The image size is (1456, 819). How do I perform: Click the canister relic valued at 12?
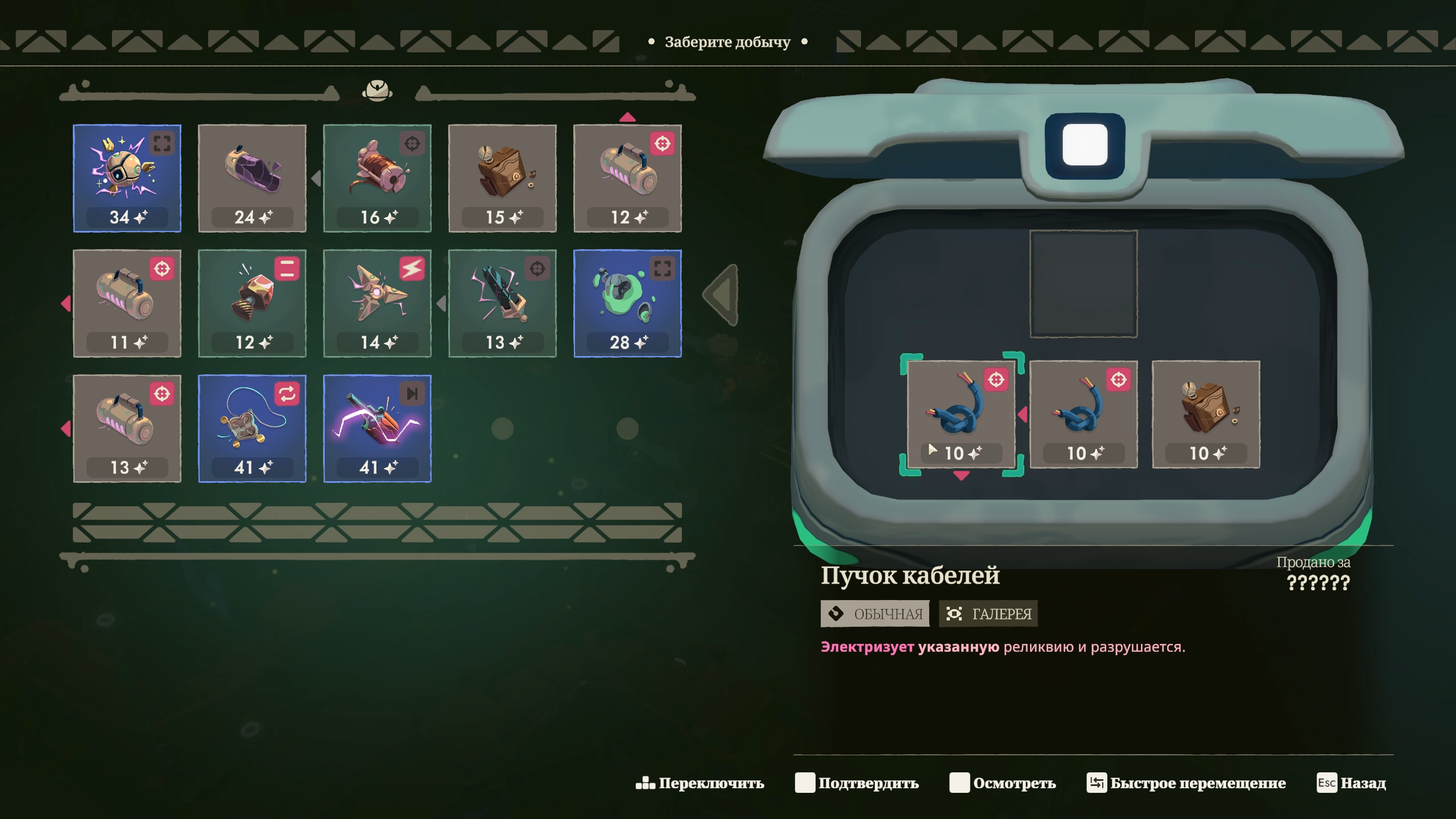(627, 178)
